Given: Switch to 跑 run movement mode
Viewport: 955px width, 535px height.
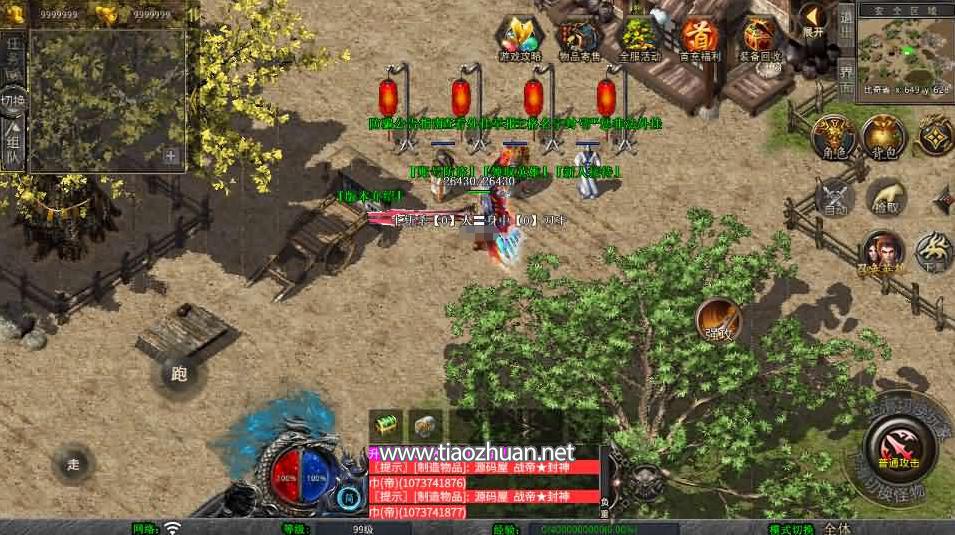Looking at the screenshot, I should 180,374.
